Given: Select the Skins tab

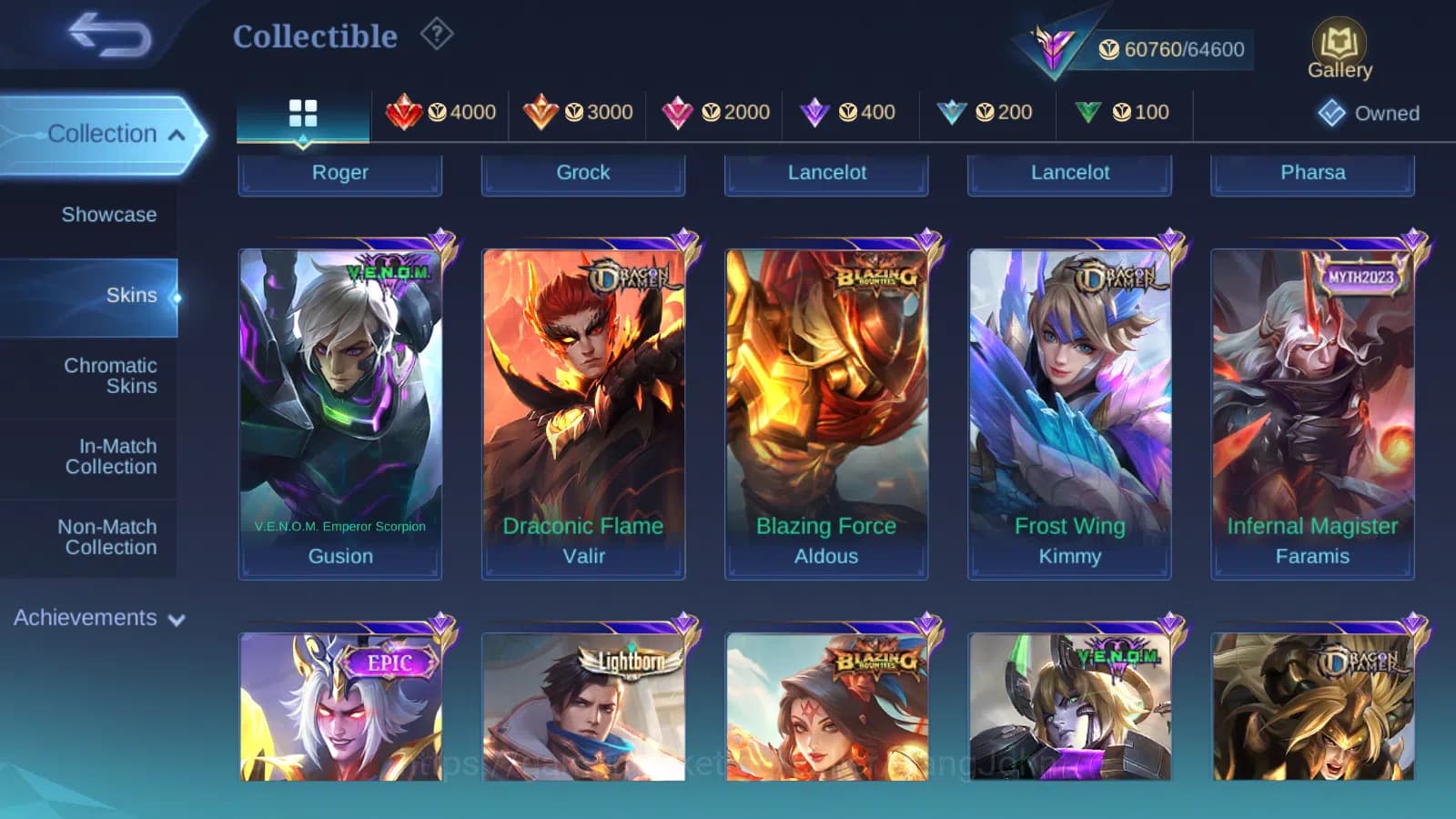Looking at the screenshot, I should pos(132,295).
